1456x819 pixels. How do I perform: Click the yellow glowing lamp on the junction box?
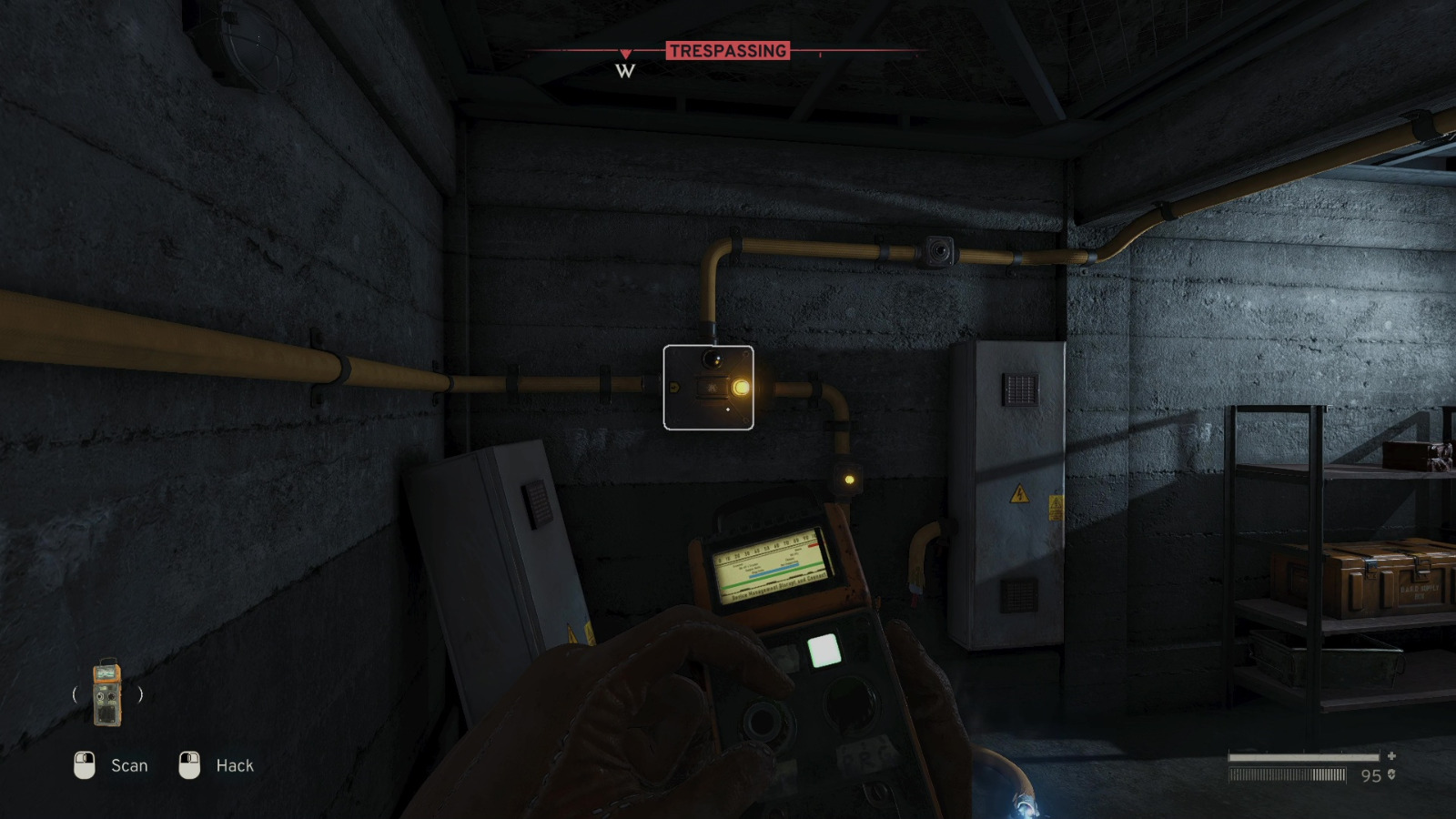743,386
